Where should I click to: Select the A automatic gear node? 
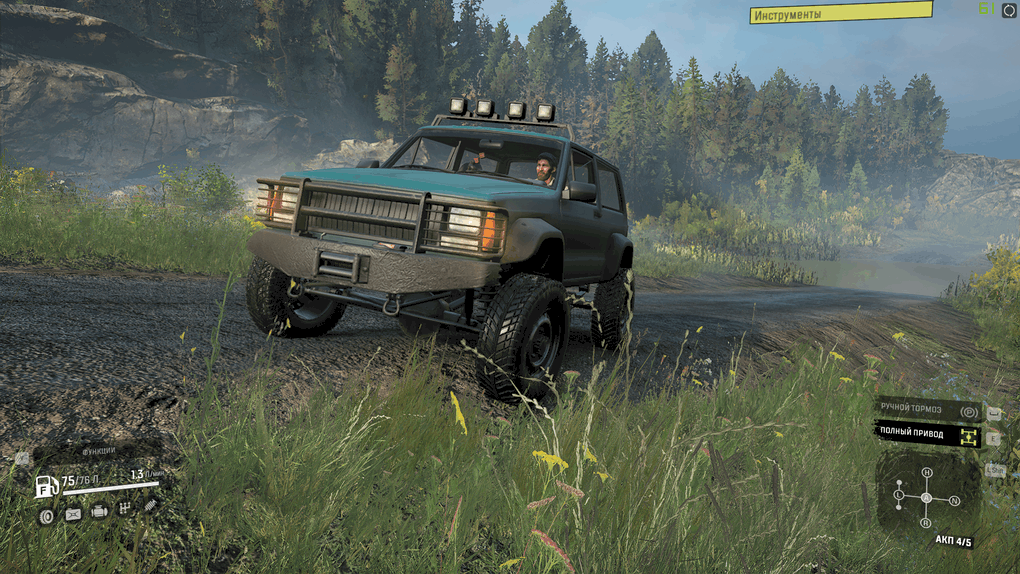[x=926, y=497]
